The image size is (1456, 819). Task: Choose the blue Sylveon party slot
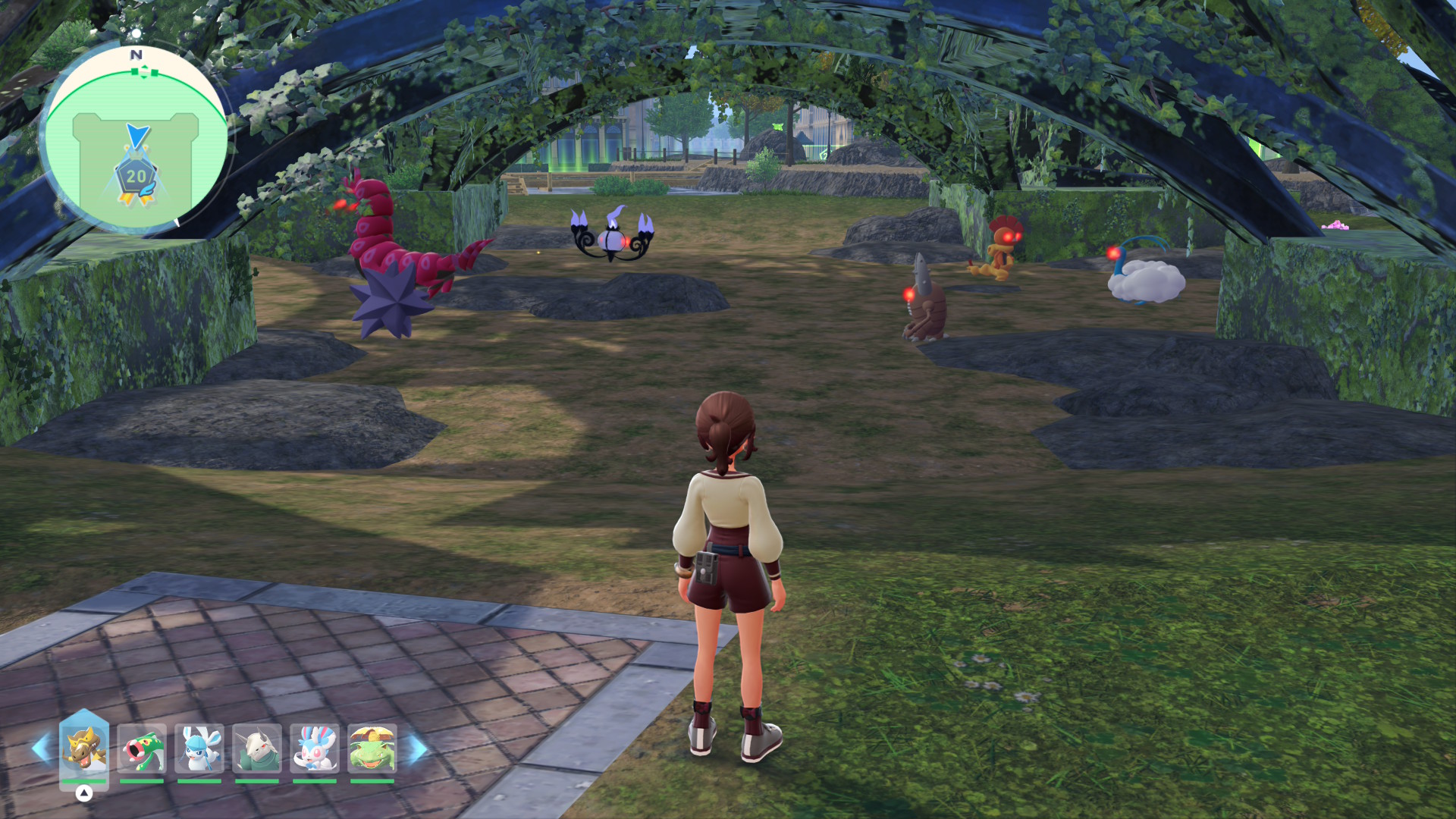(315, 748)
